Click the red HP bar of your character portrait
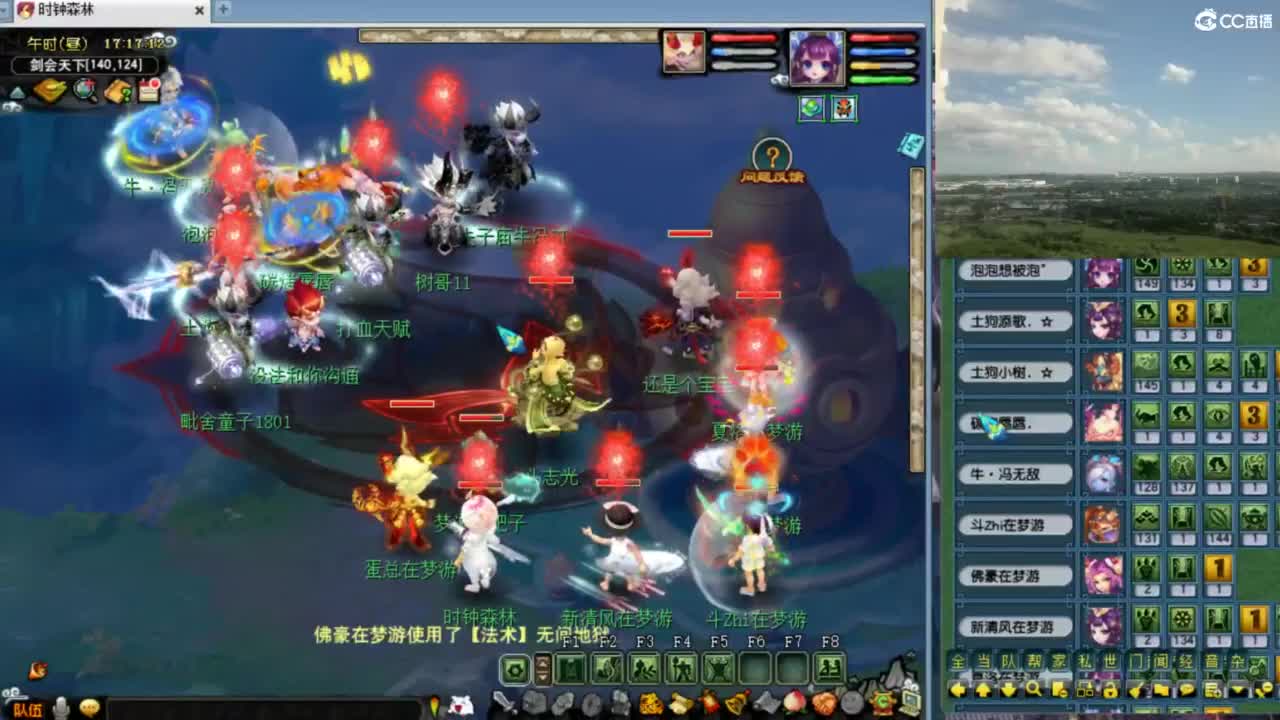The image size is (1280, 720). click(x=882, y=37)
